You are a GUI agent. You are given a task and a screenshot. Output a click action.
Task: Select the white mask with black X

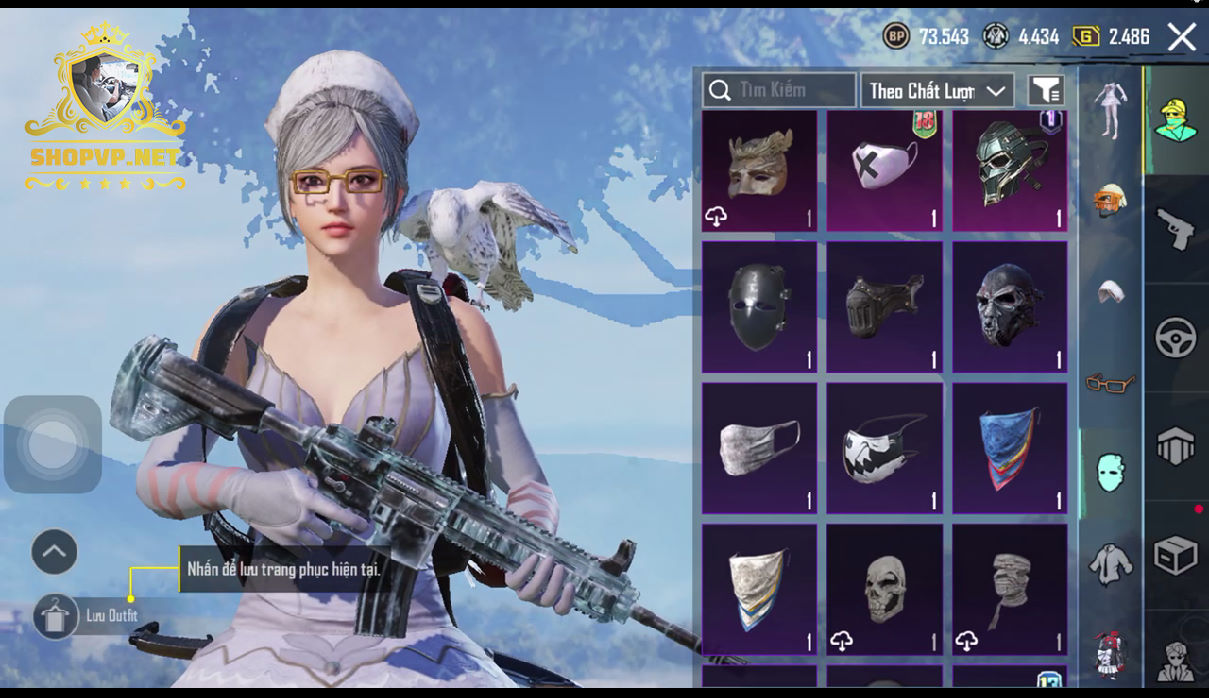click(x=884, y=171)
